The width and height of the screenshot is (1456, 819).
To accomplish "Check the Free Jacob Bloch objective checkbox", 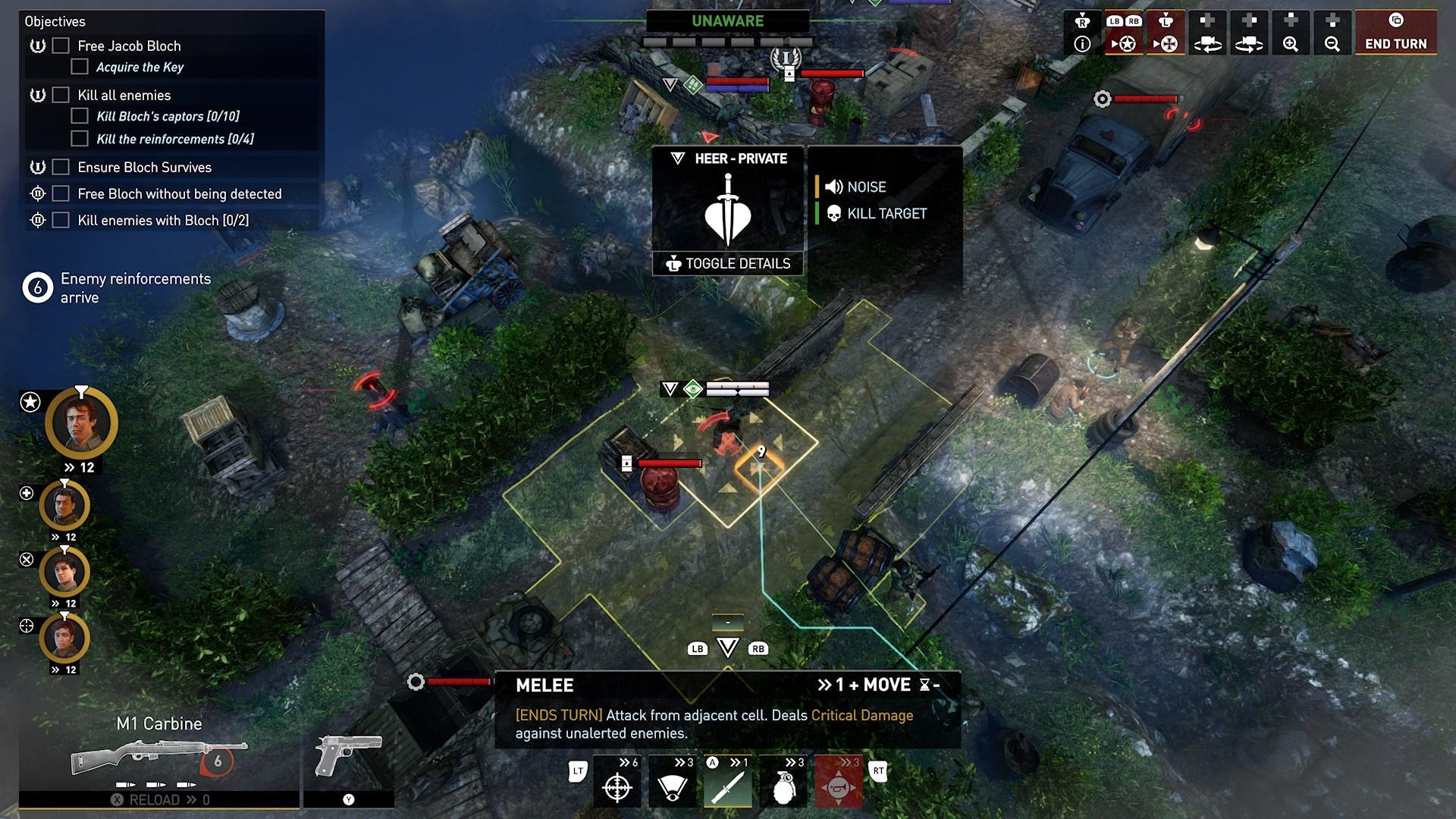I will point(58,45).
